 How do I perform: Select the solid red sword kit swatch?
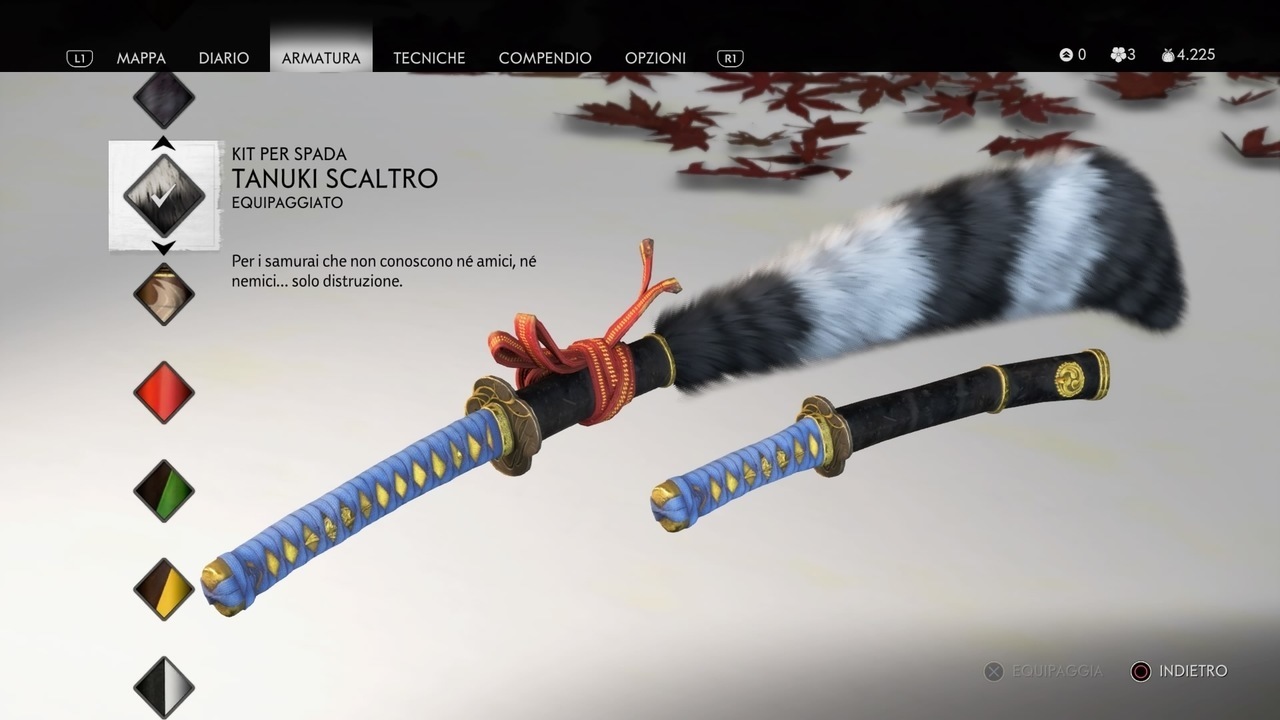click(163, 391)
